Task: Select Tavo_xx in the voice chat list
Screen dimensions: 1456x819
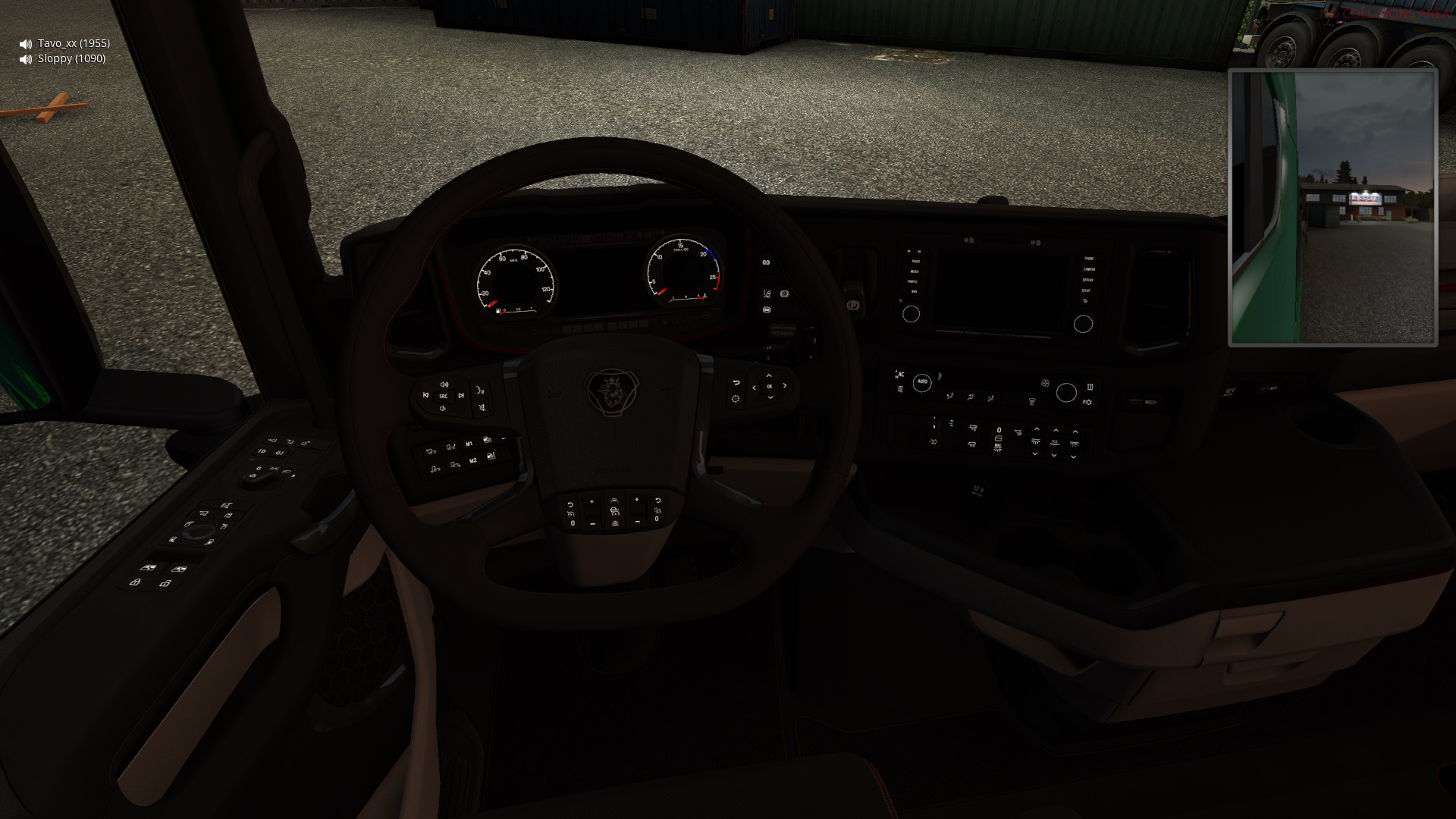Action: 73,43
